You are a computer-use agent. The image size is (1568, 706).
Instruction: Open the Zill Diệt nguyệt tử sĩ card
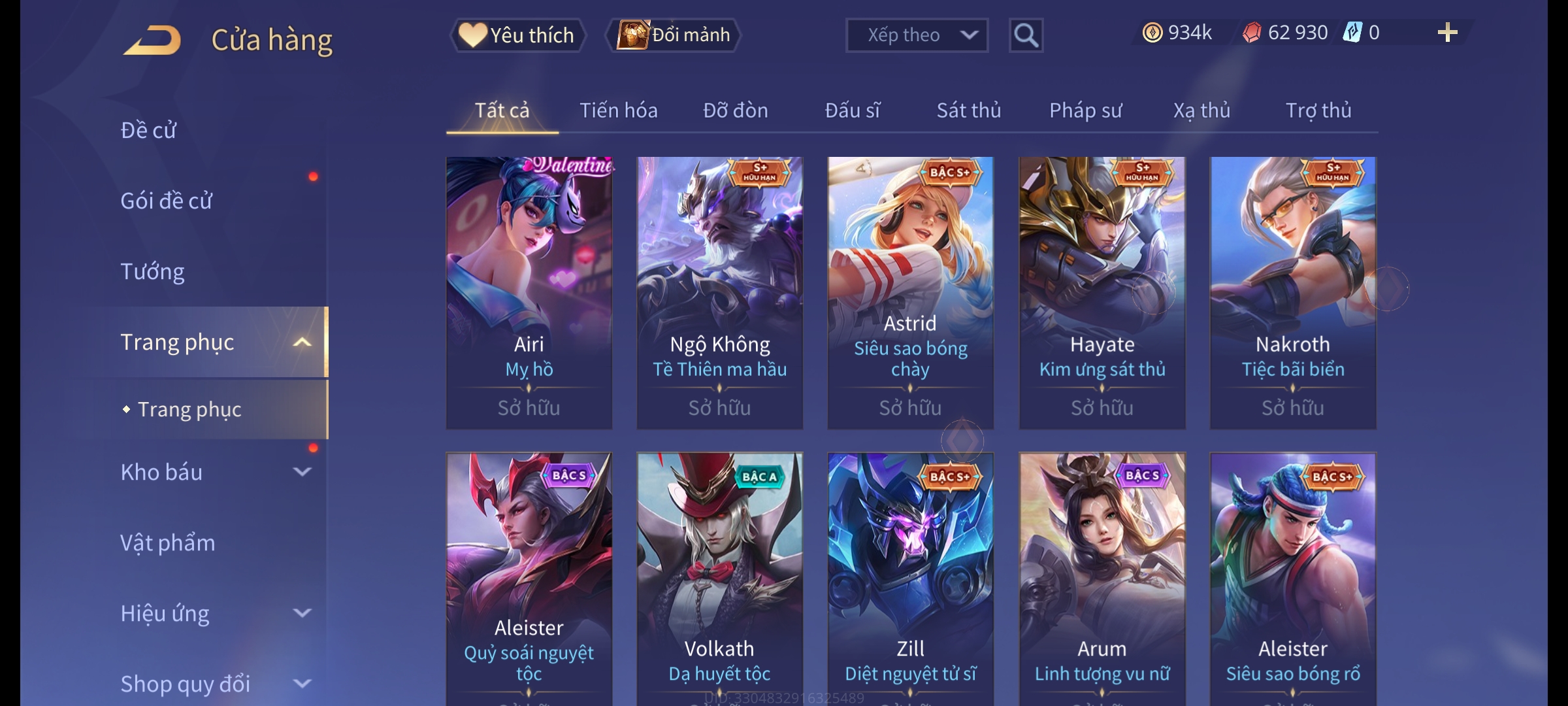[x=910, y=579]
